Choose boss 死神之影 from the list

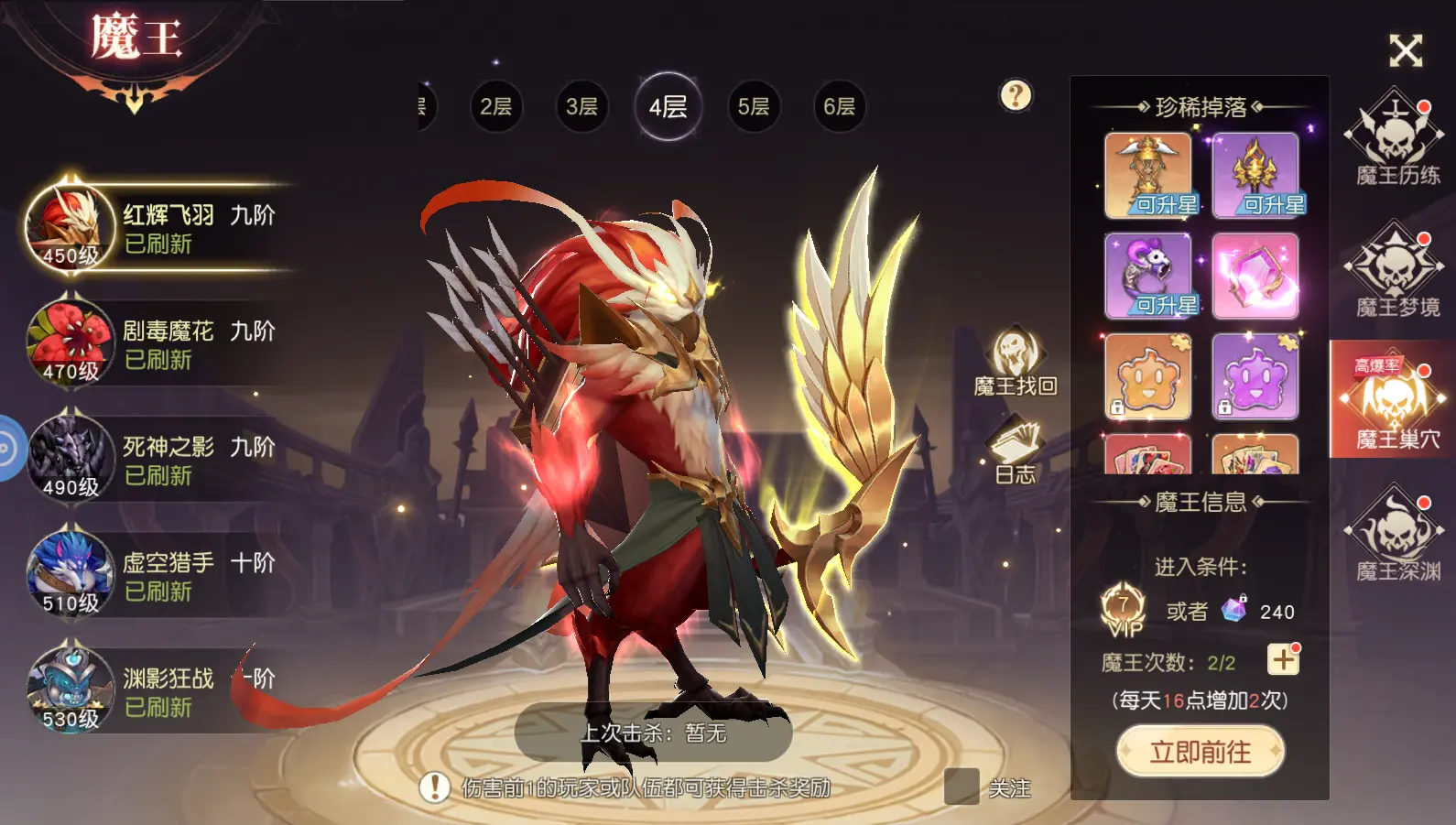pos(156,460)
